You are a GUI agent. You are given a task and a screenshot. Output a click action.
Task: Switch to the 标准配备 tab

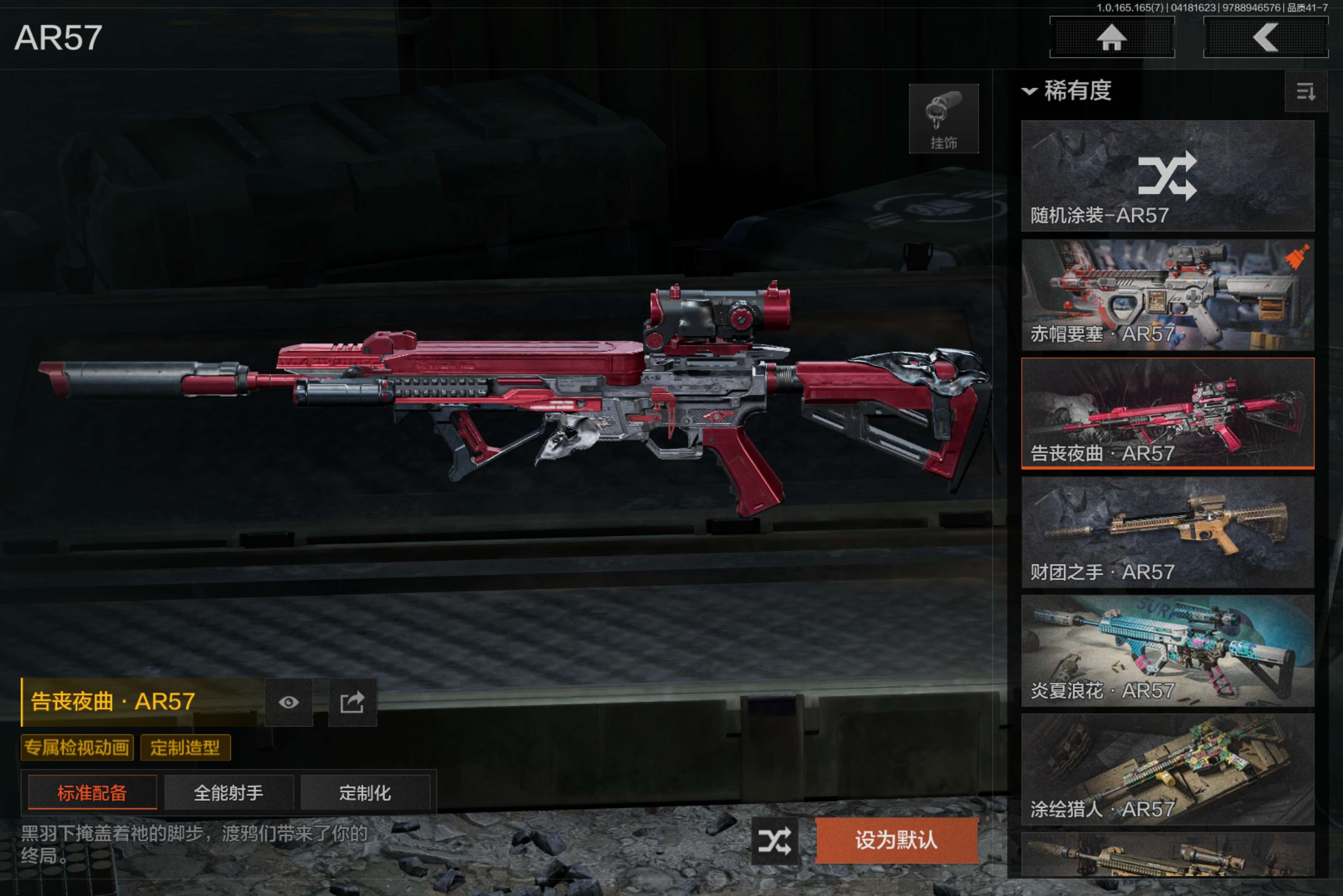tap(92, 792)
